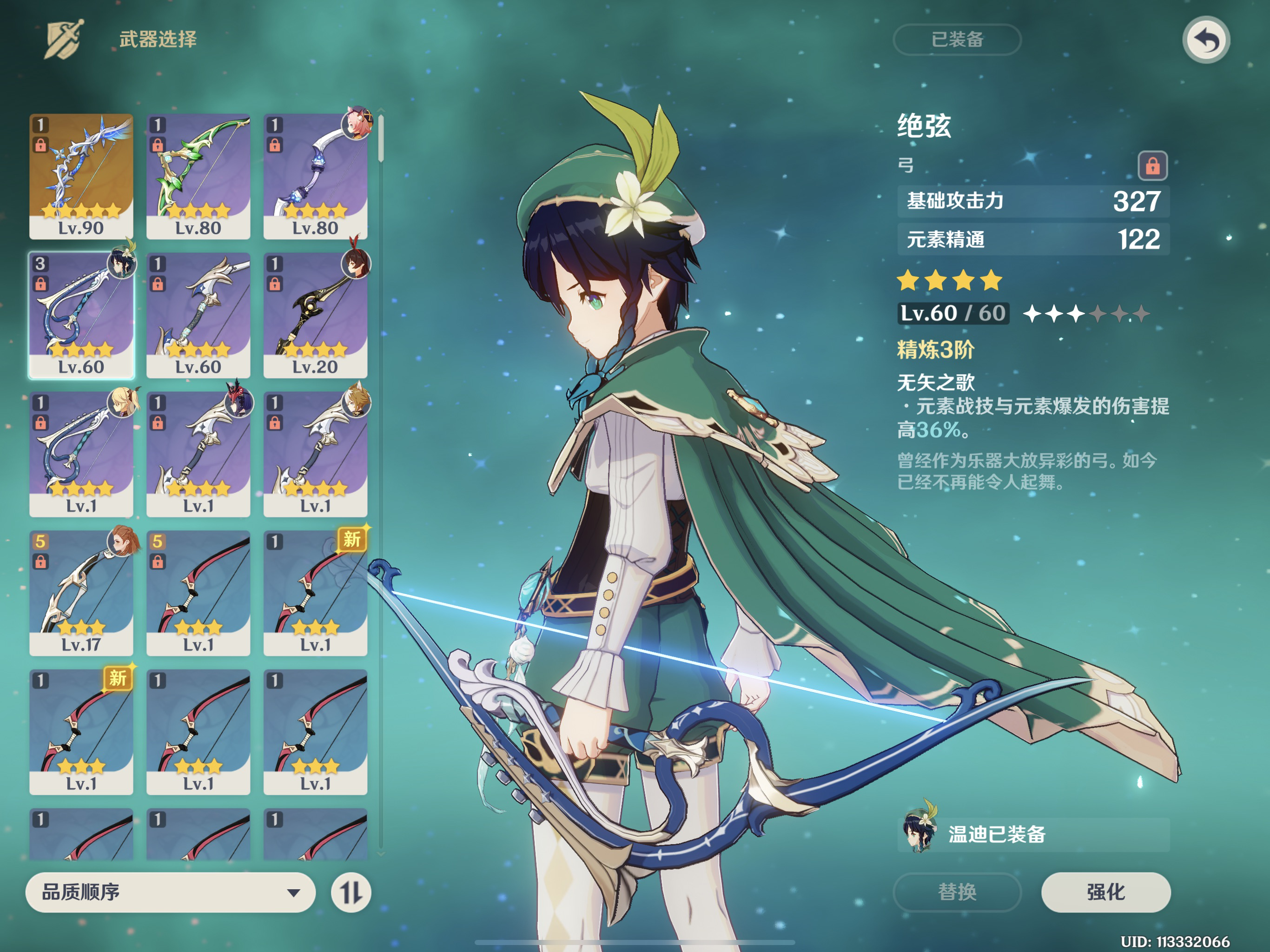The width and height of the screenshot is (1270, 952).
Task: Select the equipped Lv.60 绝弦 bow
Action: (x=81, y=315)
